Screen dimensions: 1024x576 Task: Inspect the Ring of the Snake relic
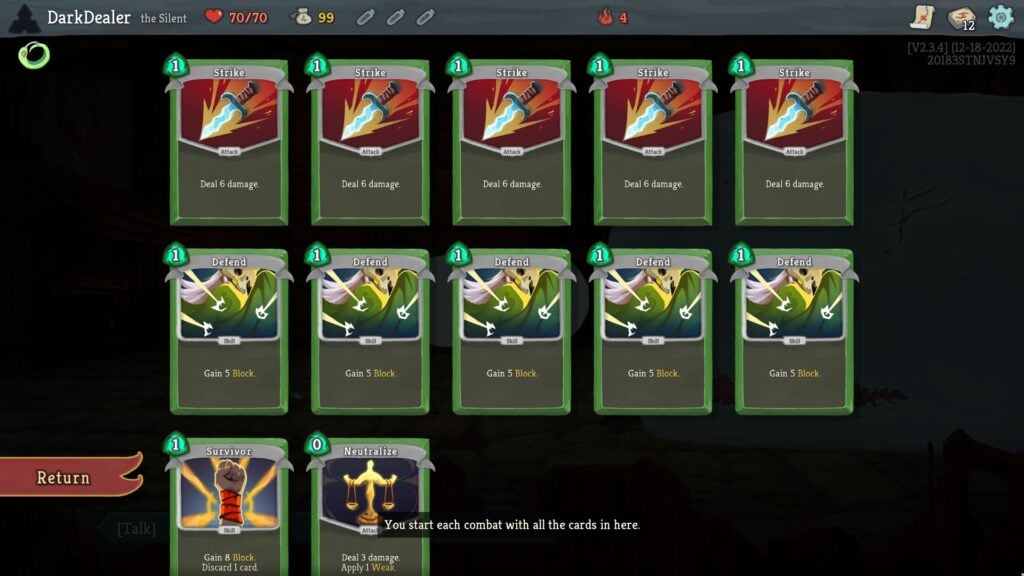32,55
